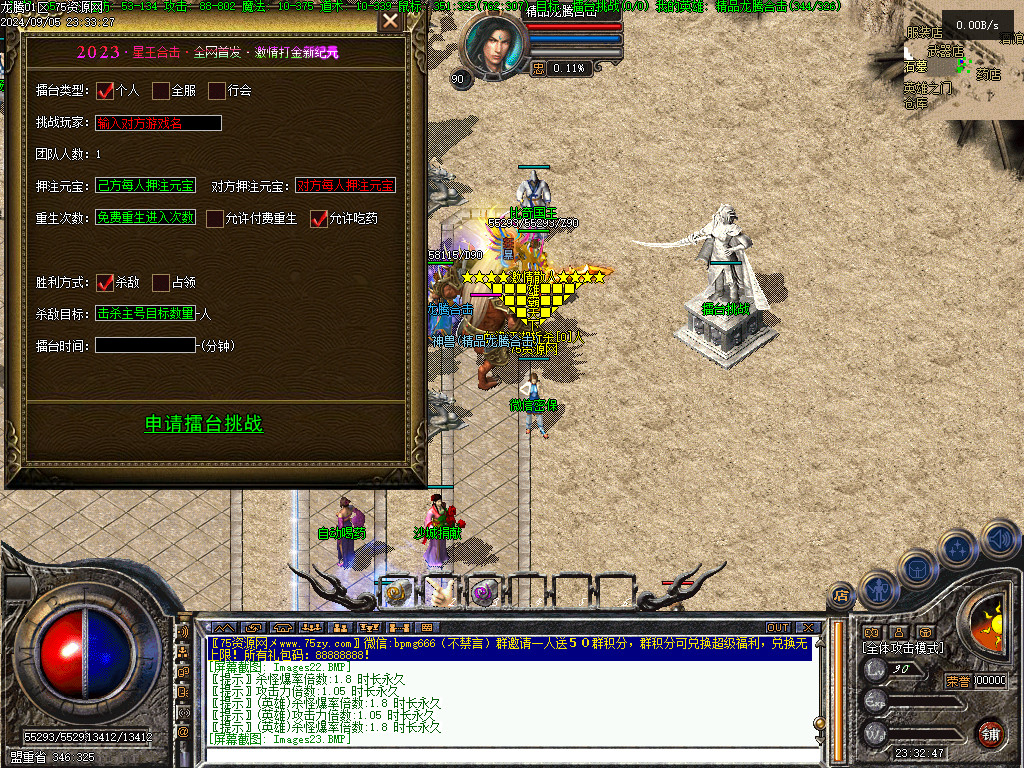Click the 击杀主号目标数量 kill target field
Viewport: 1024px width, 768px height.
point(146,314)
